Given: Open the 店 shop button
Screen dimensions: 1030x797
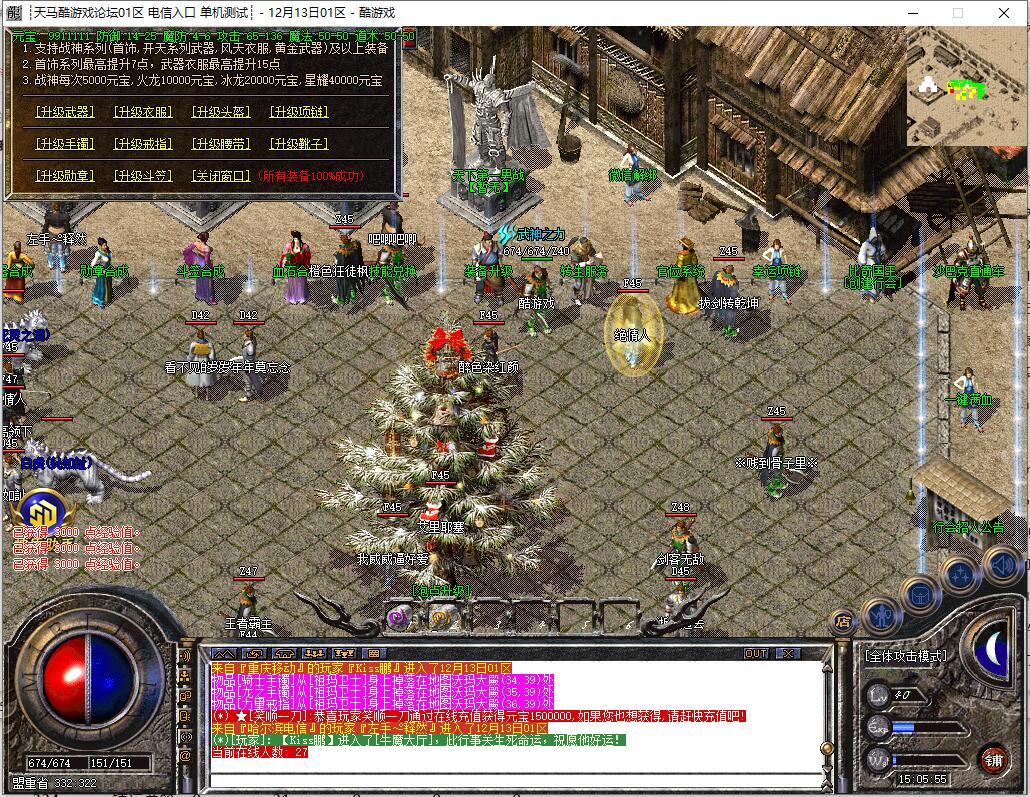Looking at the screenshot, I should tap(842, 620).
